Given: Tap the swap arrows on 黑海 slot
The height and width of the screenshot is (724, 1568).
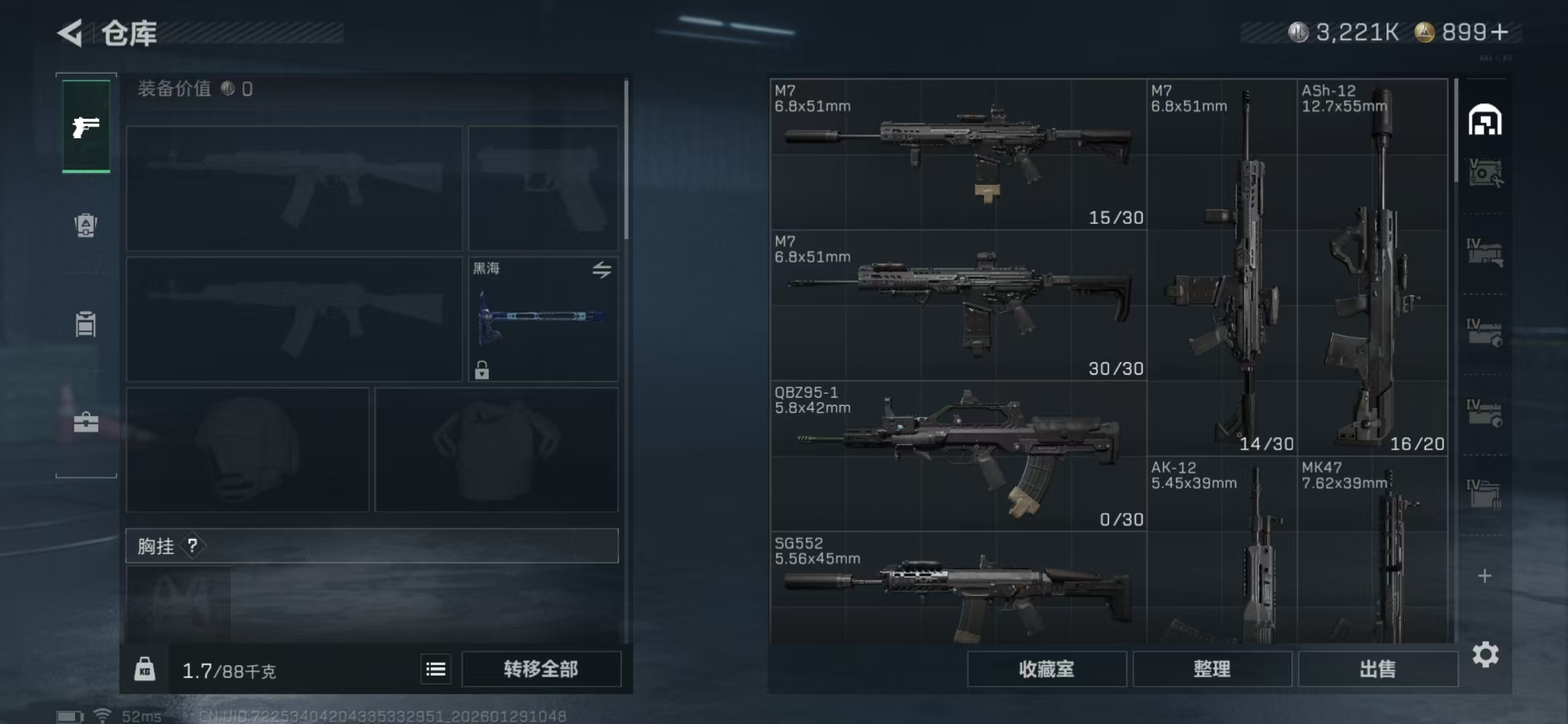Looking at the screenshot, I should pyautogui.click(x=601, y=270).
